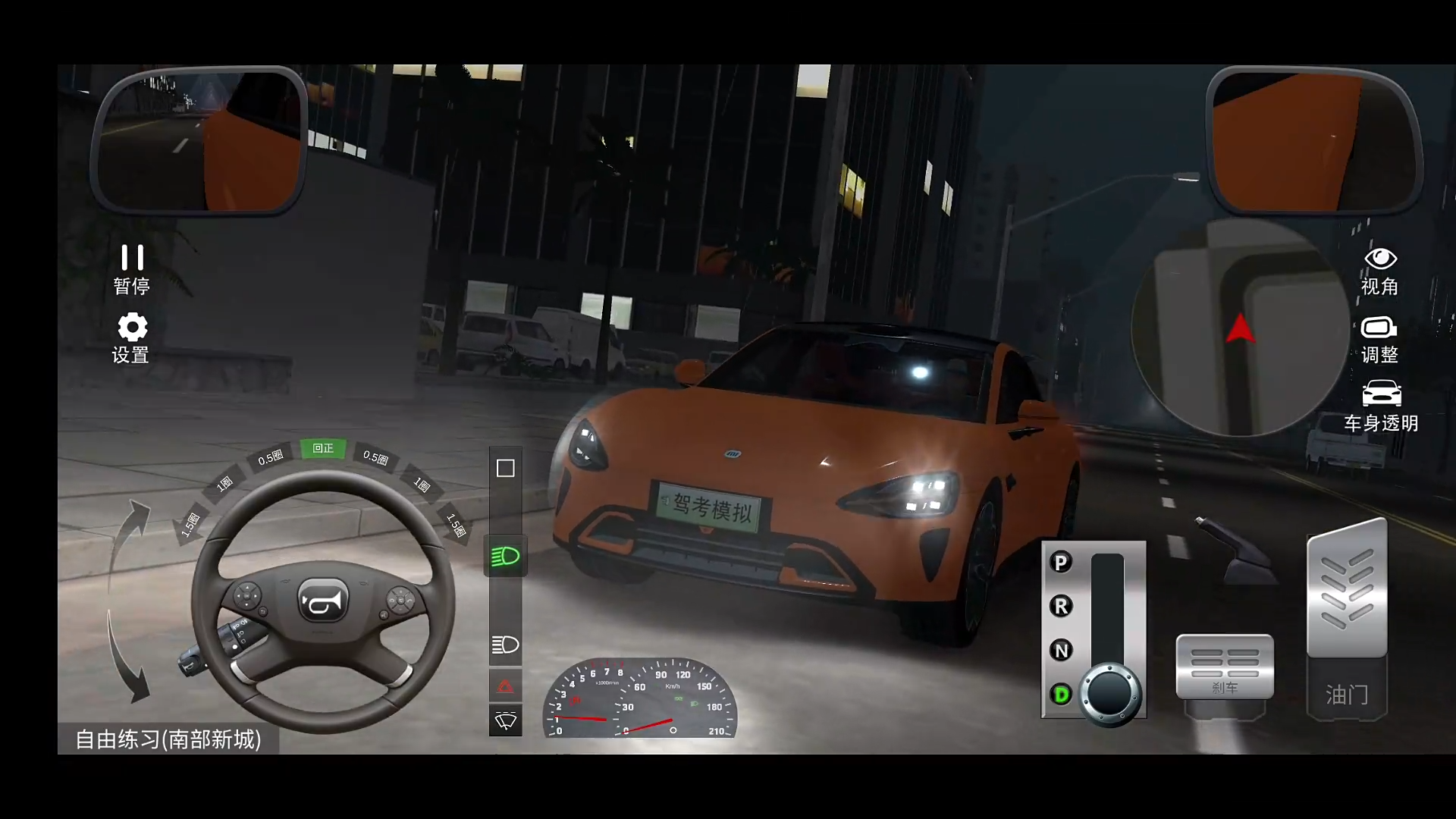
Task: Turn on the windshield wiper icon
Action: [505, 720]
